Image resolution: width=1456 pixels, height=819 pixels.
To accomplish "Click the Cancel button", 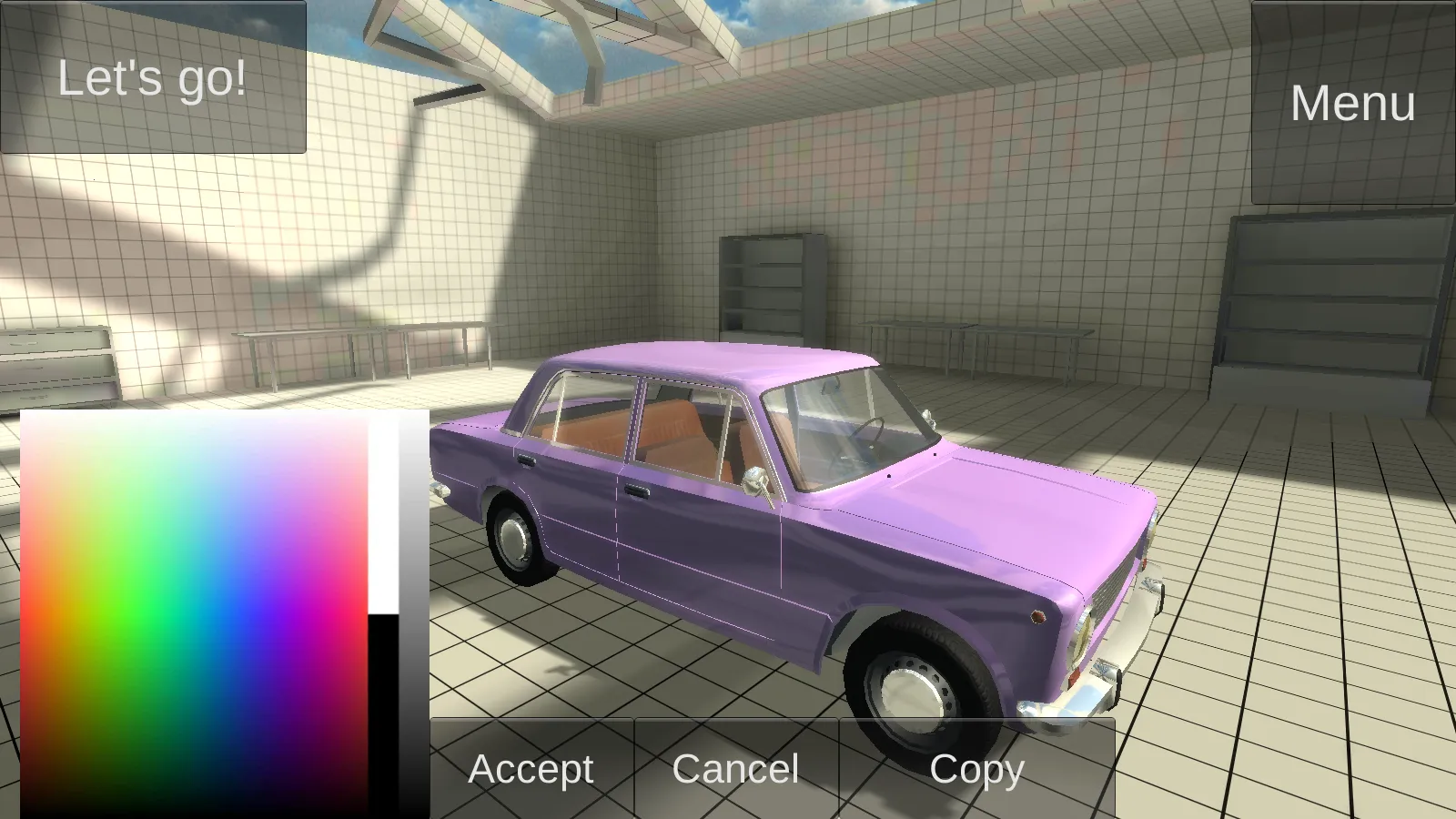I will 736,769.
